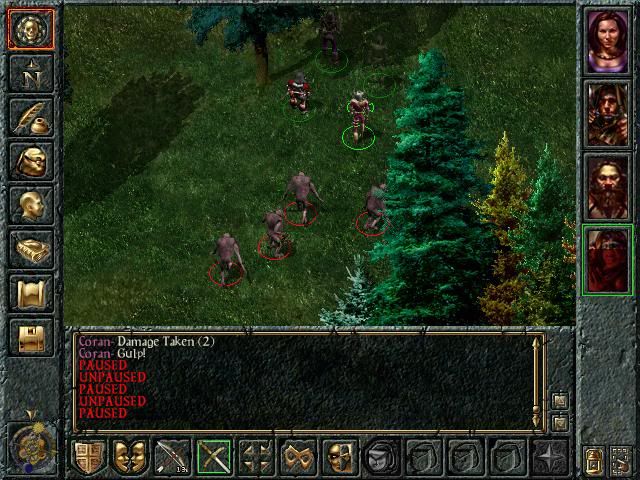This screenshot has width=640, height=480.
Task: Choose the infinity-shaped formation button
Action: pyautogui.click(x=298, y=458)
